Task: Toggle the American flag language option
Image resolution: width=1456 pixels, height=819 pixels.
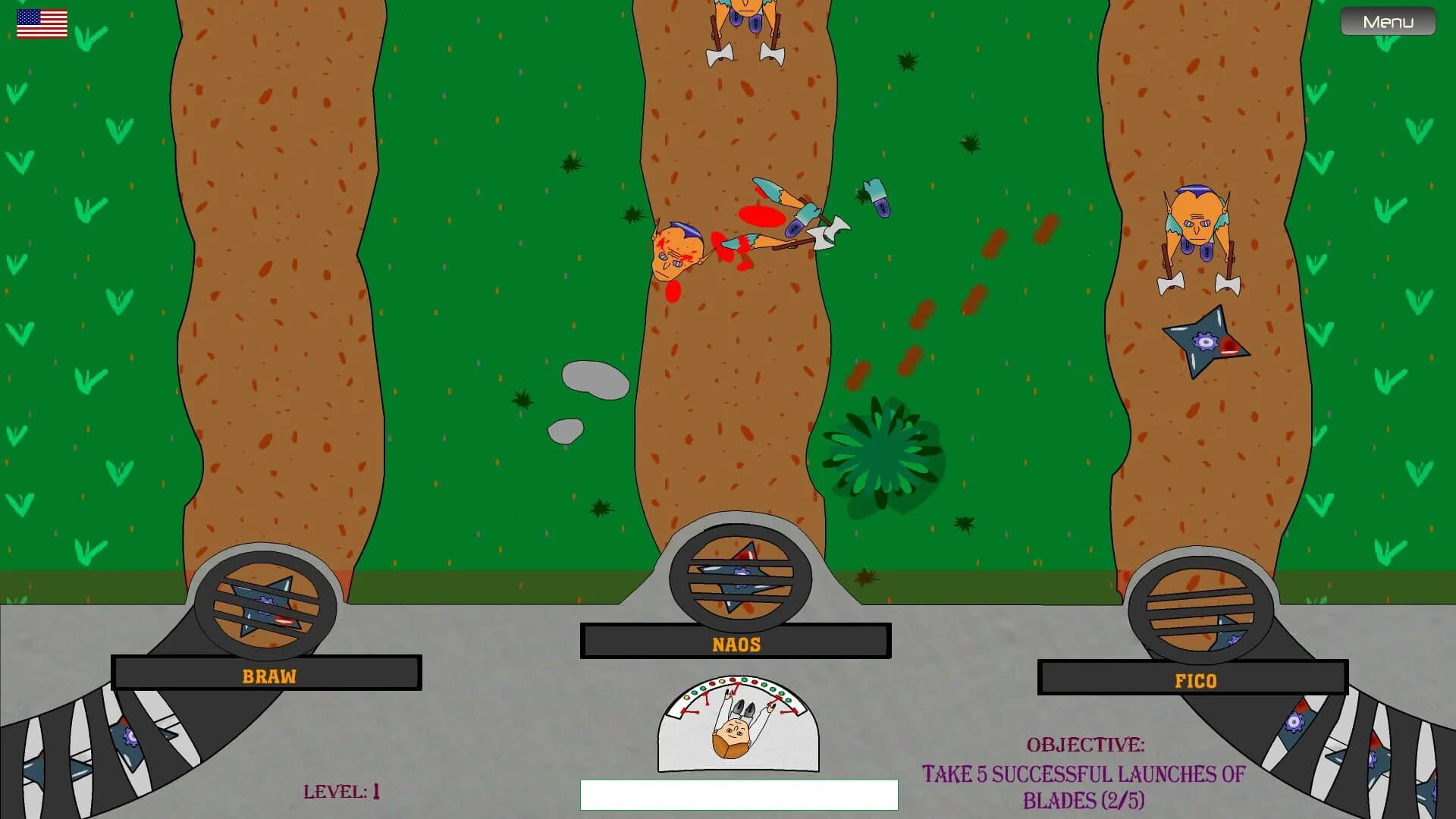Action: 42,23
